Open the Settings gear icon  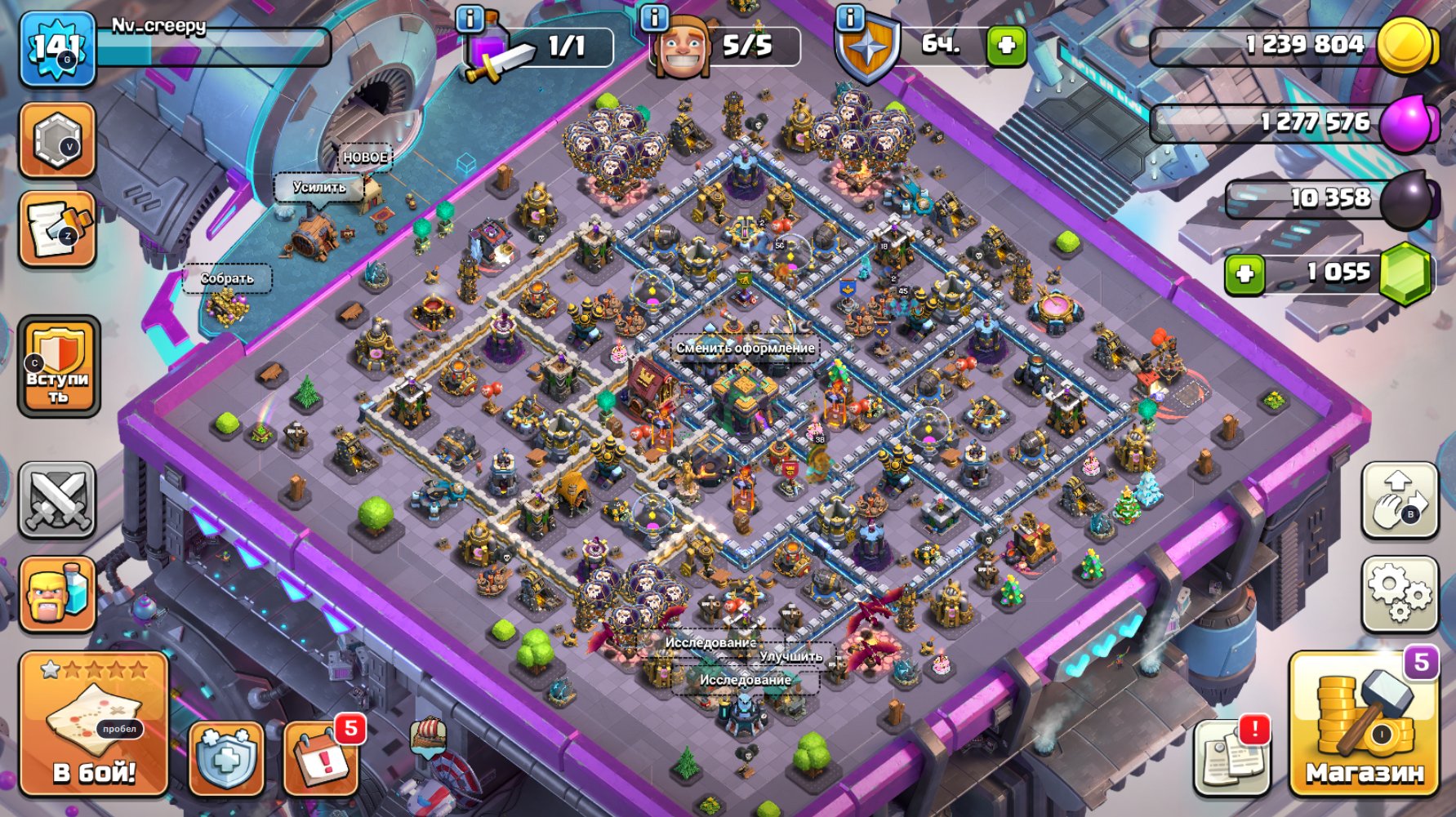(1400, 593)
